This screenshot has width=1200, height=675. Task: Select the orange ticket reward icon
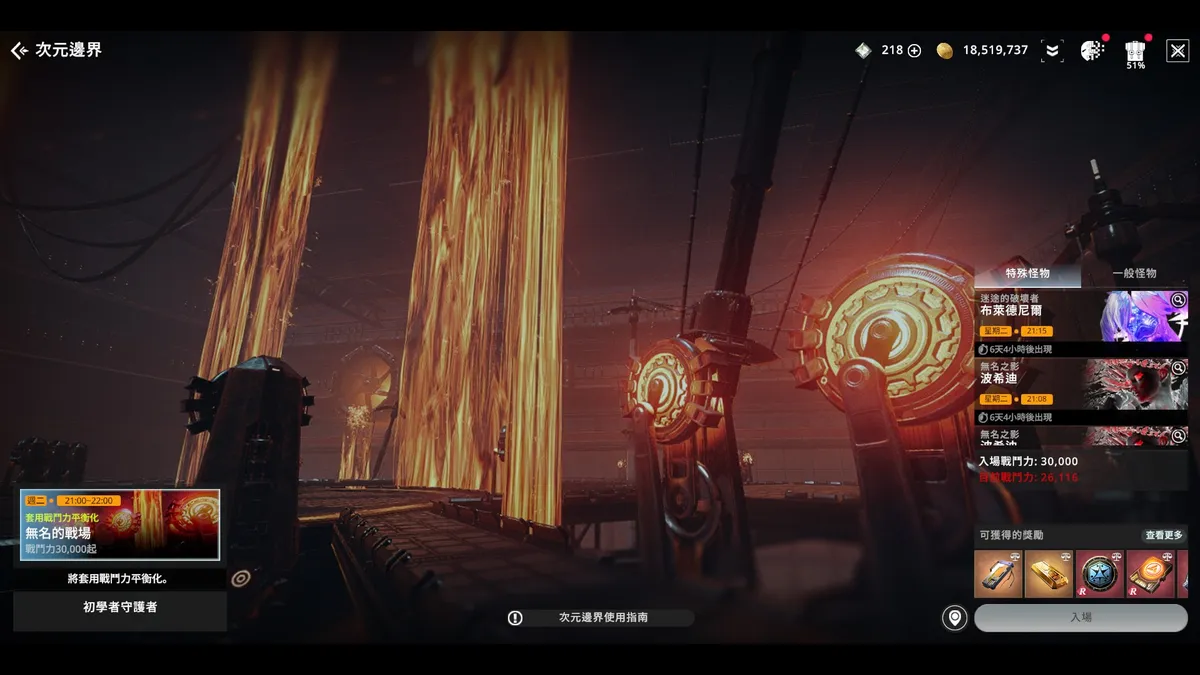tap(1150, 574)
